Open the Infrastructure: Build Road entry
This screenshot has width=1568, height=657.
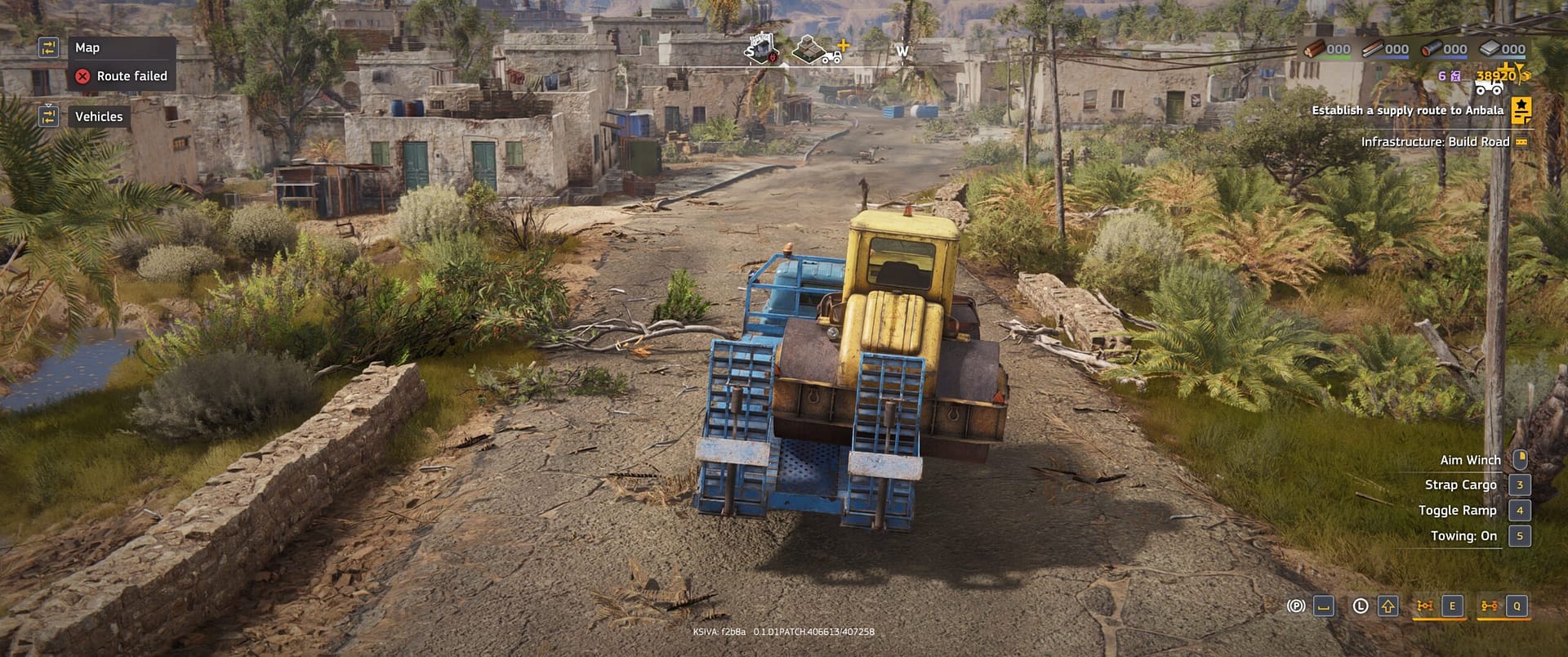pos(1434,141)
